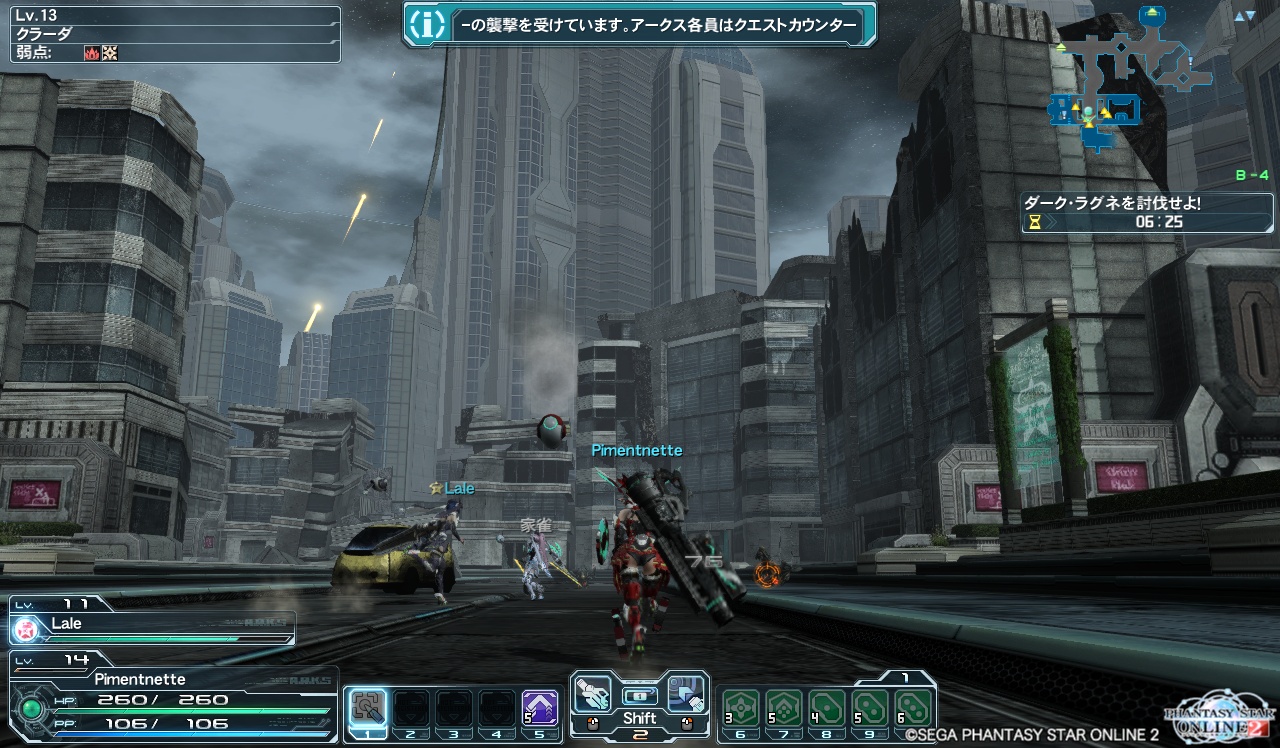The height and width of the screenshot is (748, 1280).
Task: Use the green cross item in slot 6
Action: 741,708
